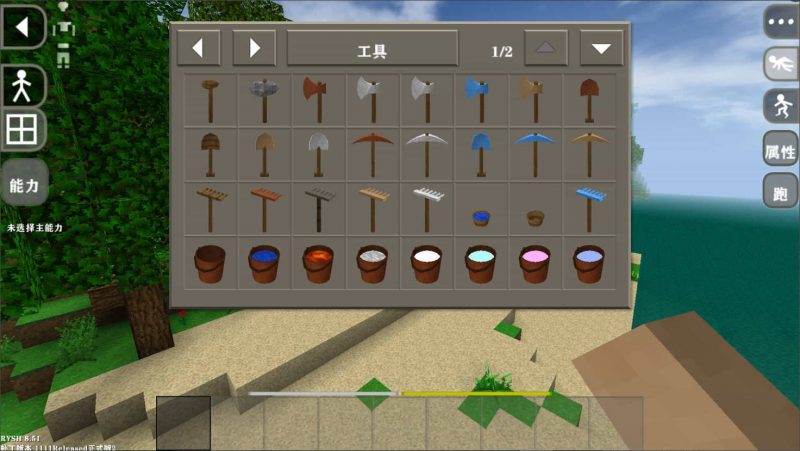
Task: Open the standing figure character panel
Action: 22,86
